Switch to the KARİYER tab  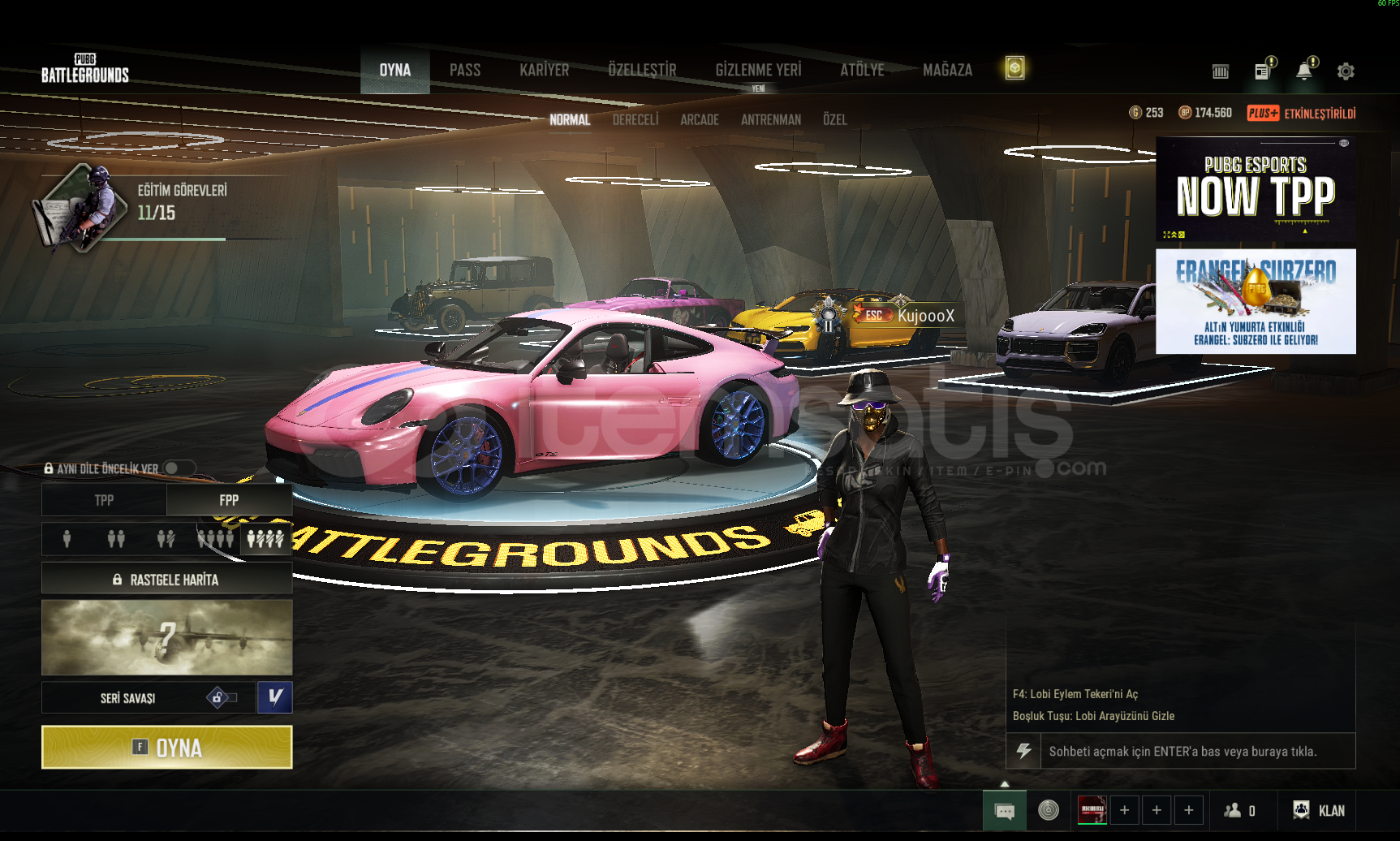[544, 71]
